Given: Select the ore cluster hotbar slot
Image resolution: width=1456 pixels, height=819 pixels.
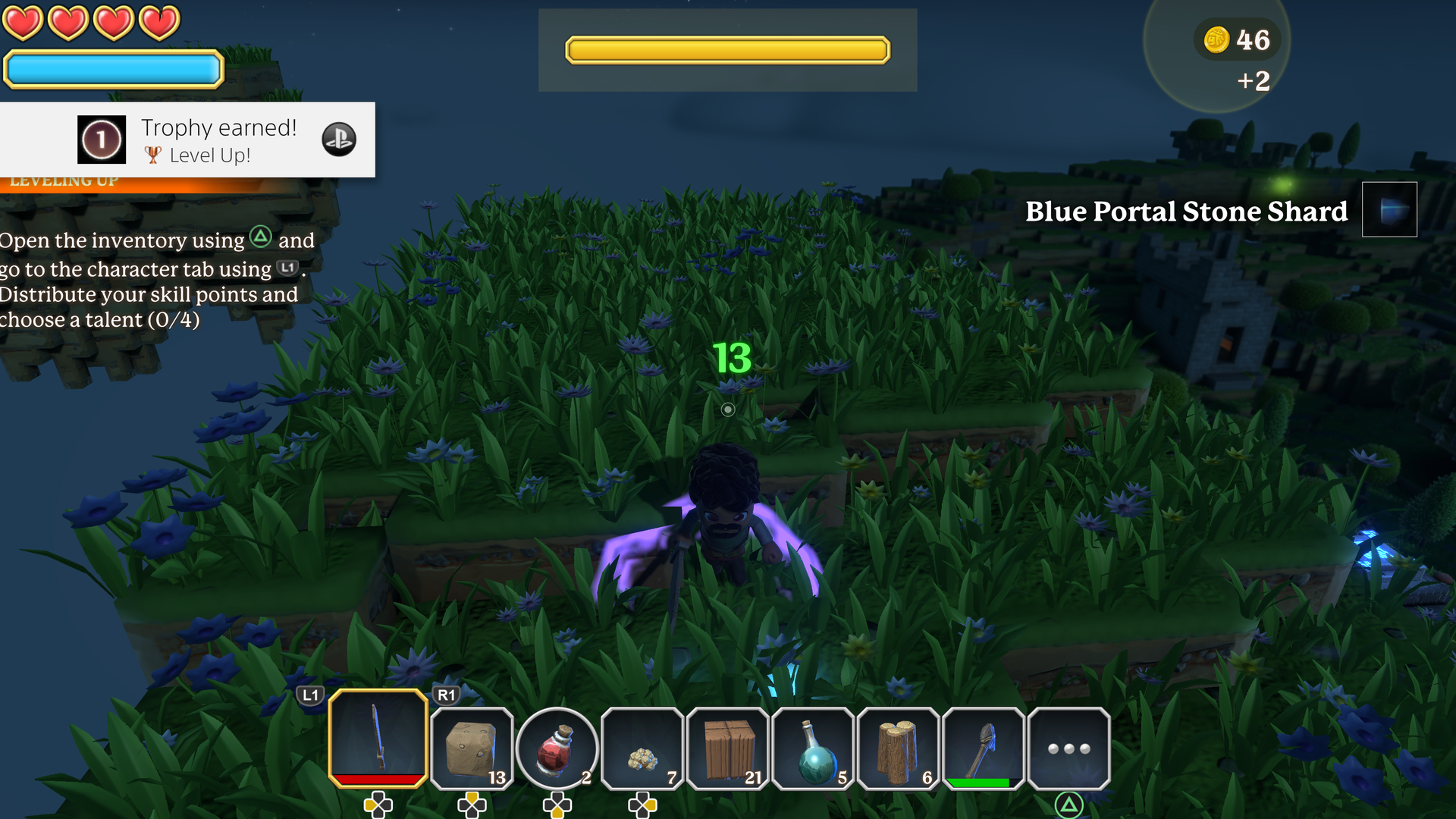Looking at the screenshot, I should click(x=642, y=747).
